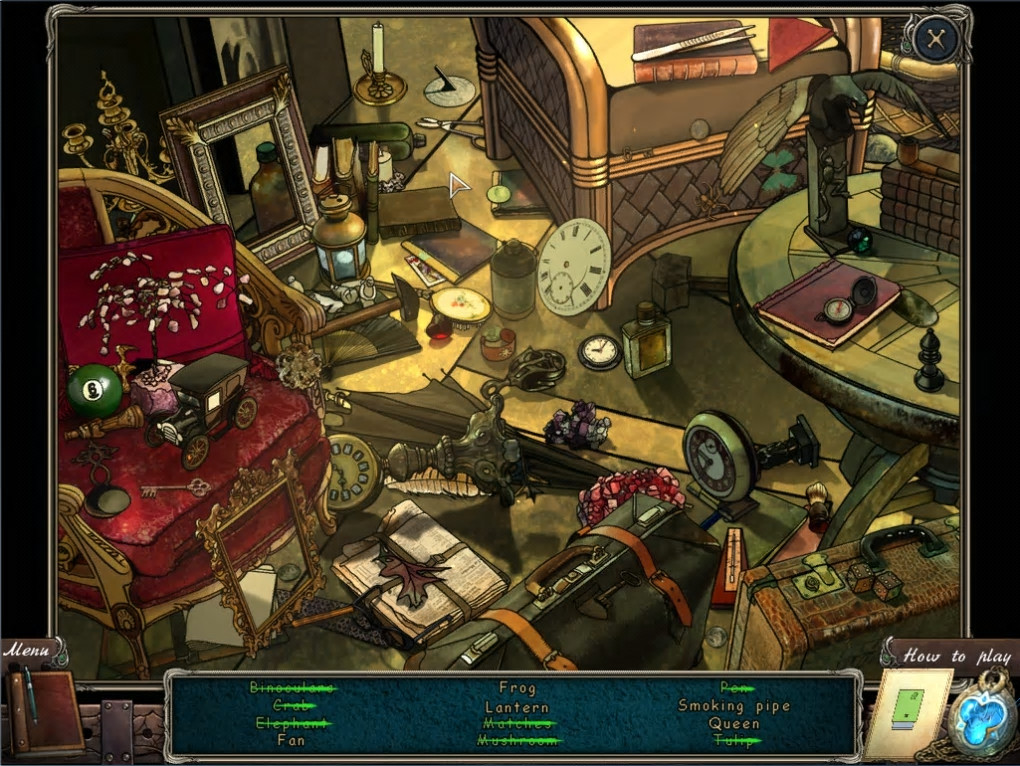Close the hidden object scene
The width and height of the screenshot is (1020, 766).
[x=936, y=39]
